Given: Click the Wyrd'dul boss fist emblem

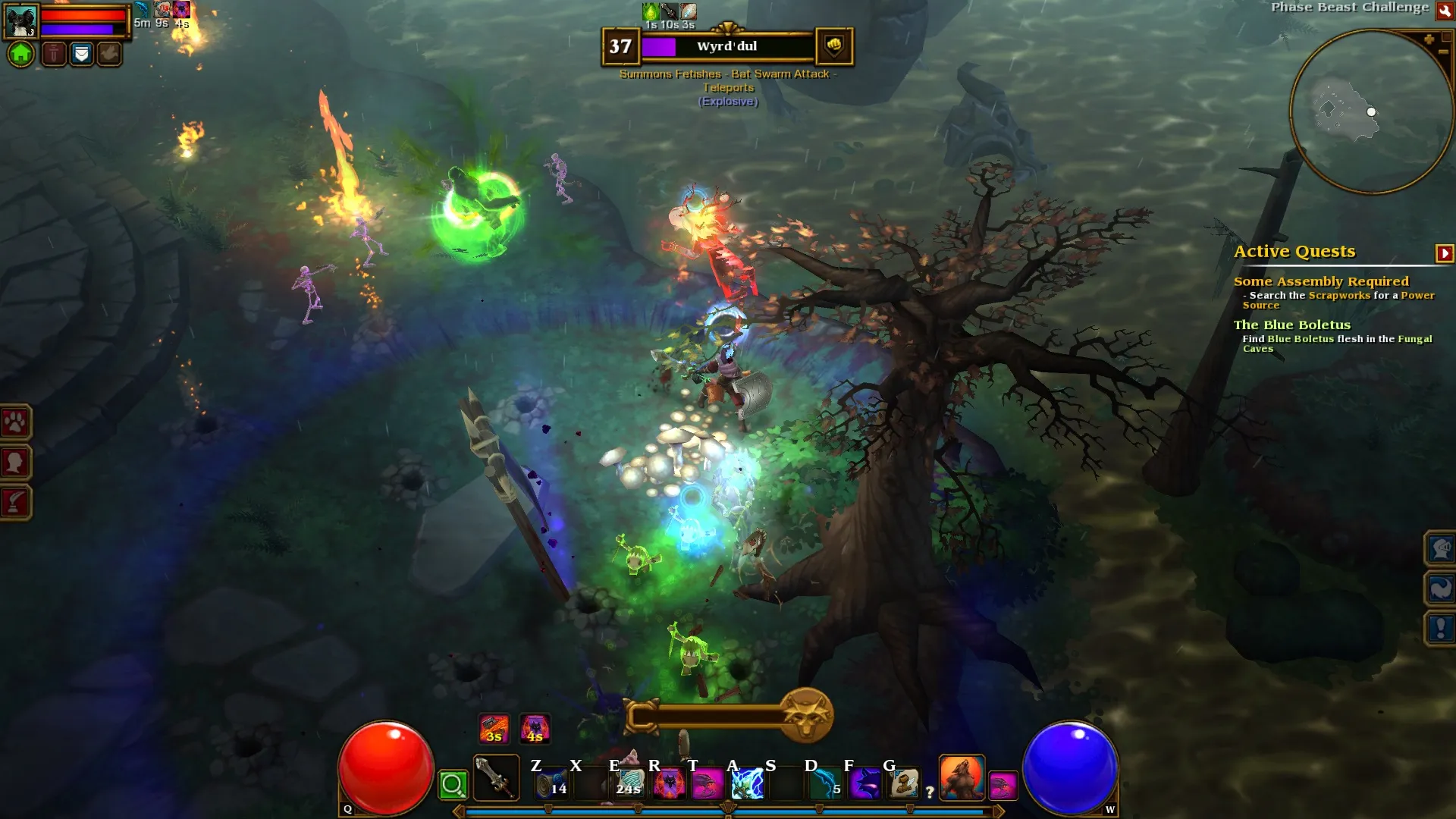Looking at the screenshot, I should [x=833, y=46].
